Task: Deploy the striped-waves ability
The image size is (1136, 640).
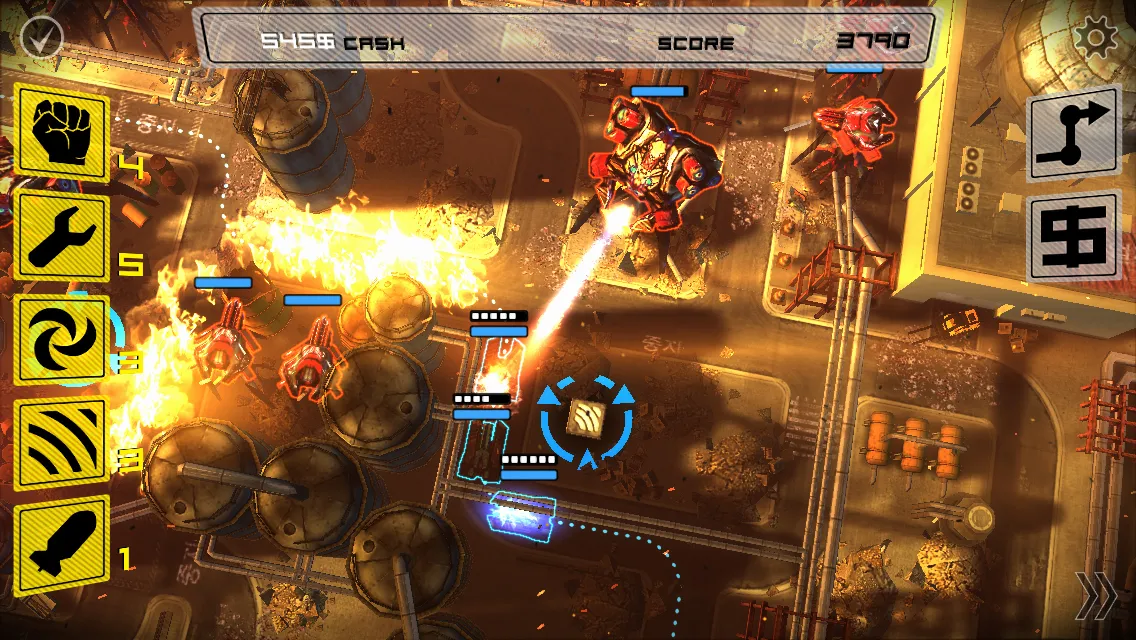Action: (x=61, y=444)
